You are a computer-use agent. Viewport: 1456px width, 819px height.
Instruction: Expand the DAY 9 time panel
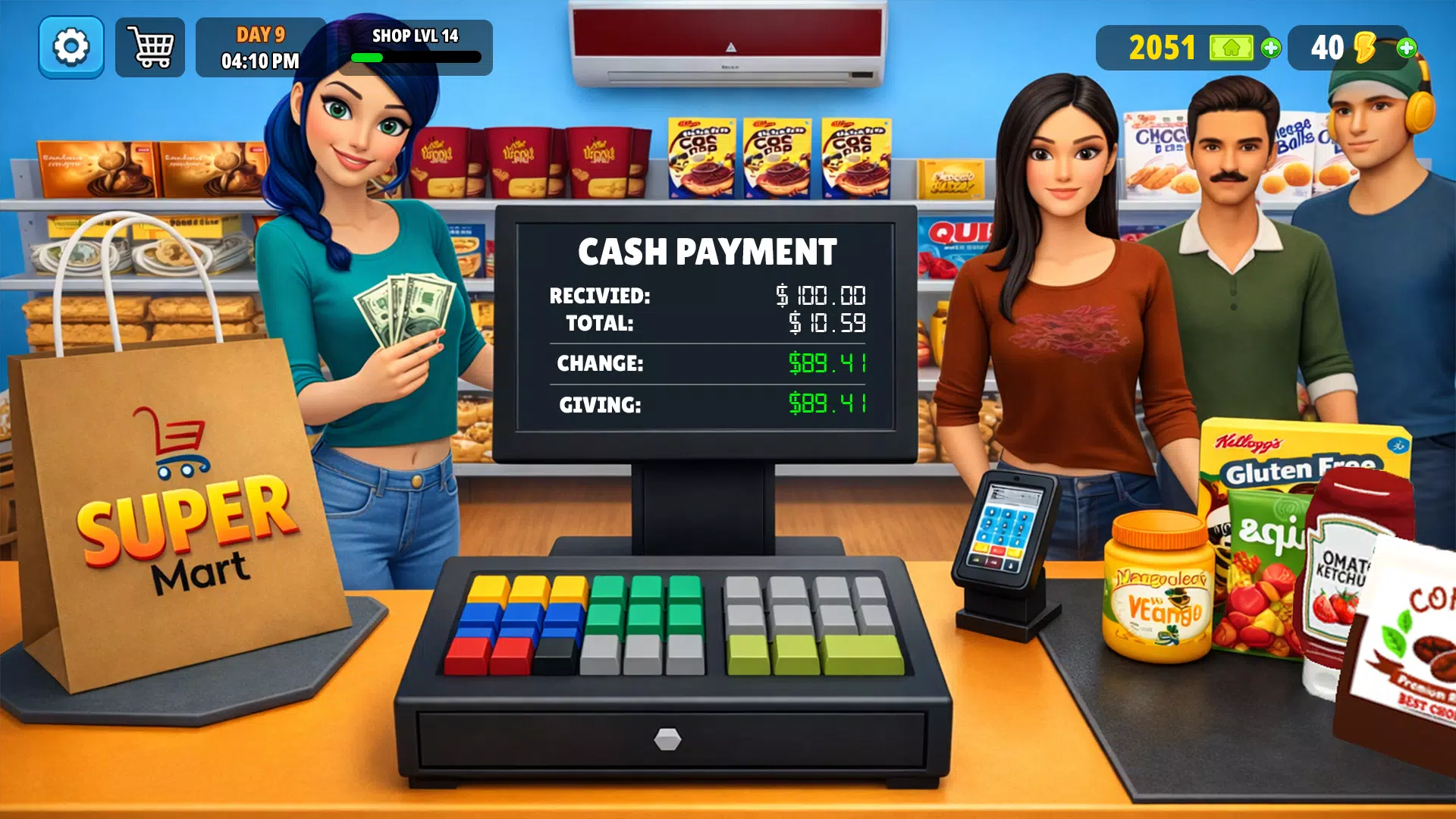pos(260,47)
